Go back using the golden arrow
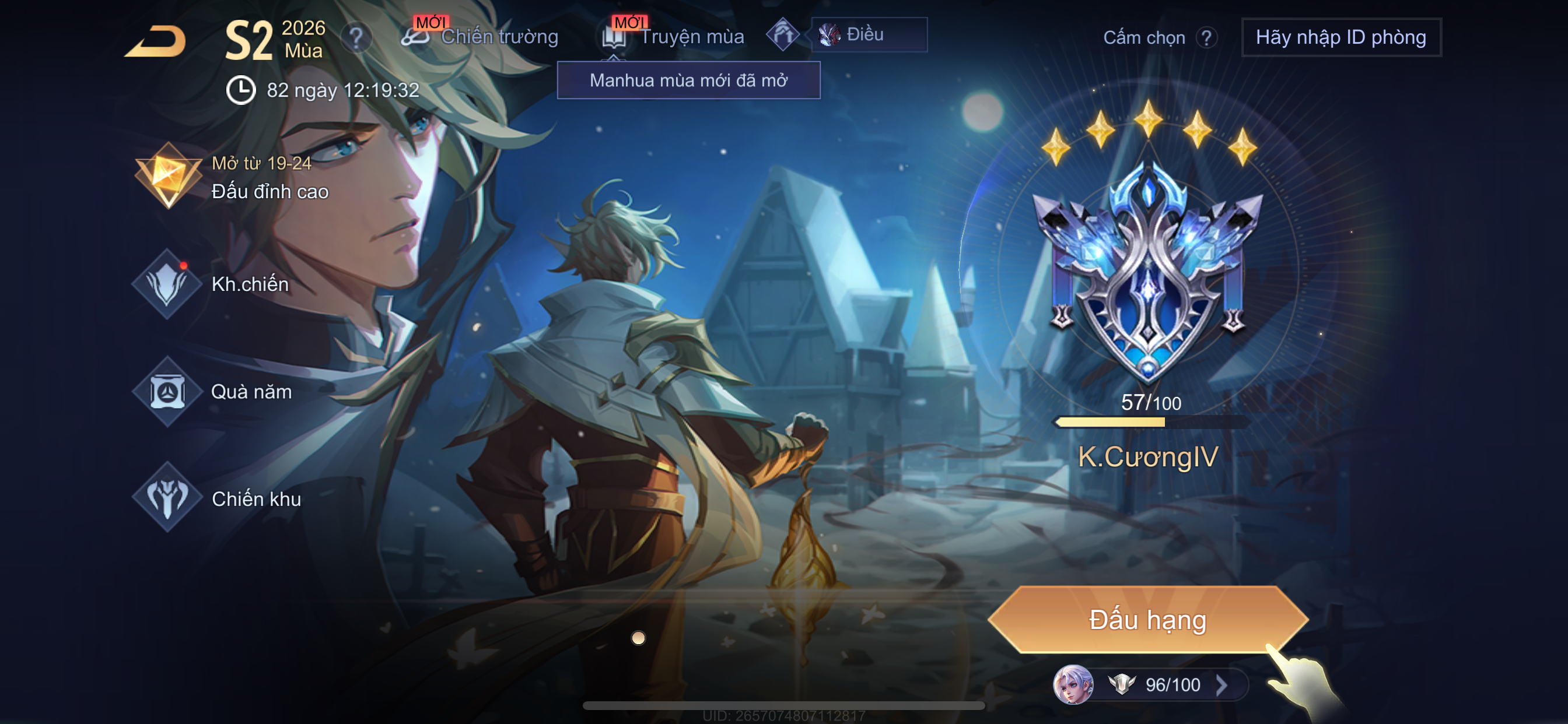Viewport: 1568px width, 724px height. pyautogui.click(x=156, y=41)
